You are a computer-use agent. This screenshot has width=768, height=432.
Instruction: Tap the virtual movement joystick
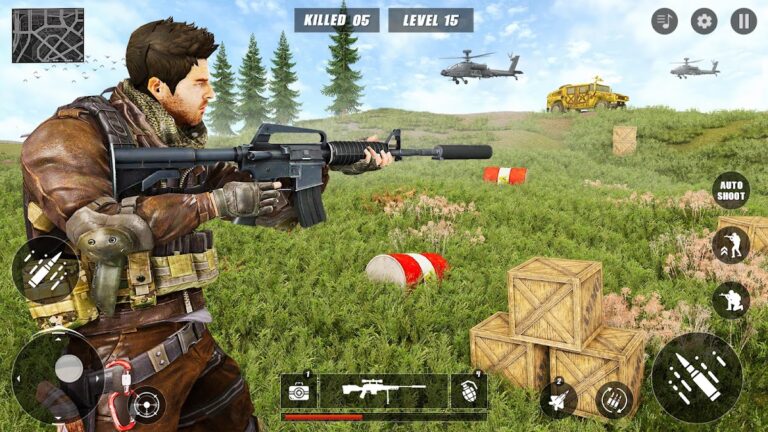(67, 368)
